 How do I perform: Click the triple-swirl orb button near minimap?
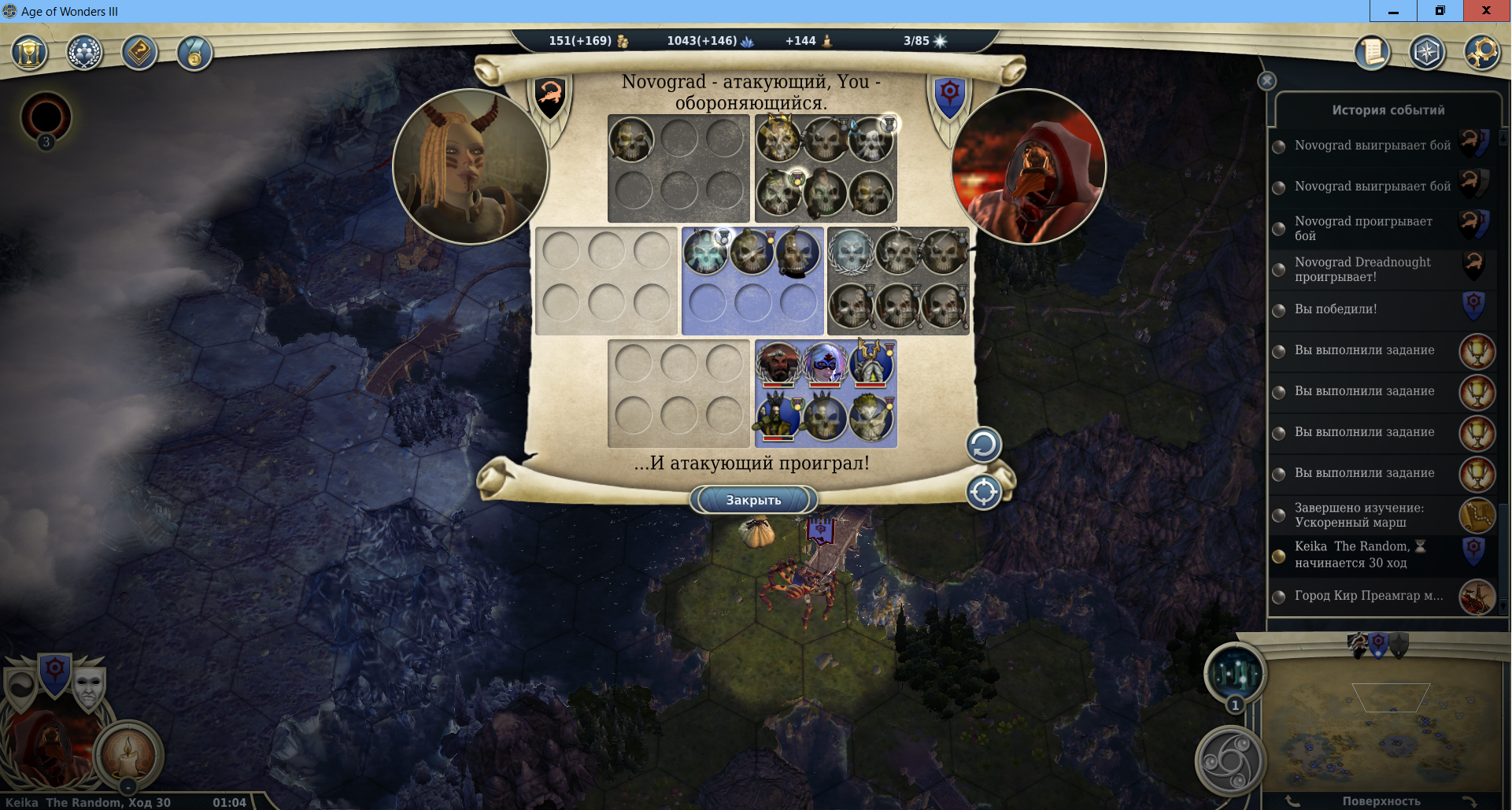pyautogui.click(x=1230, y=761)
